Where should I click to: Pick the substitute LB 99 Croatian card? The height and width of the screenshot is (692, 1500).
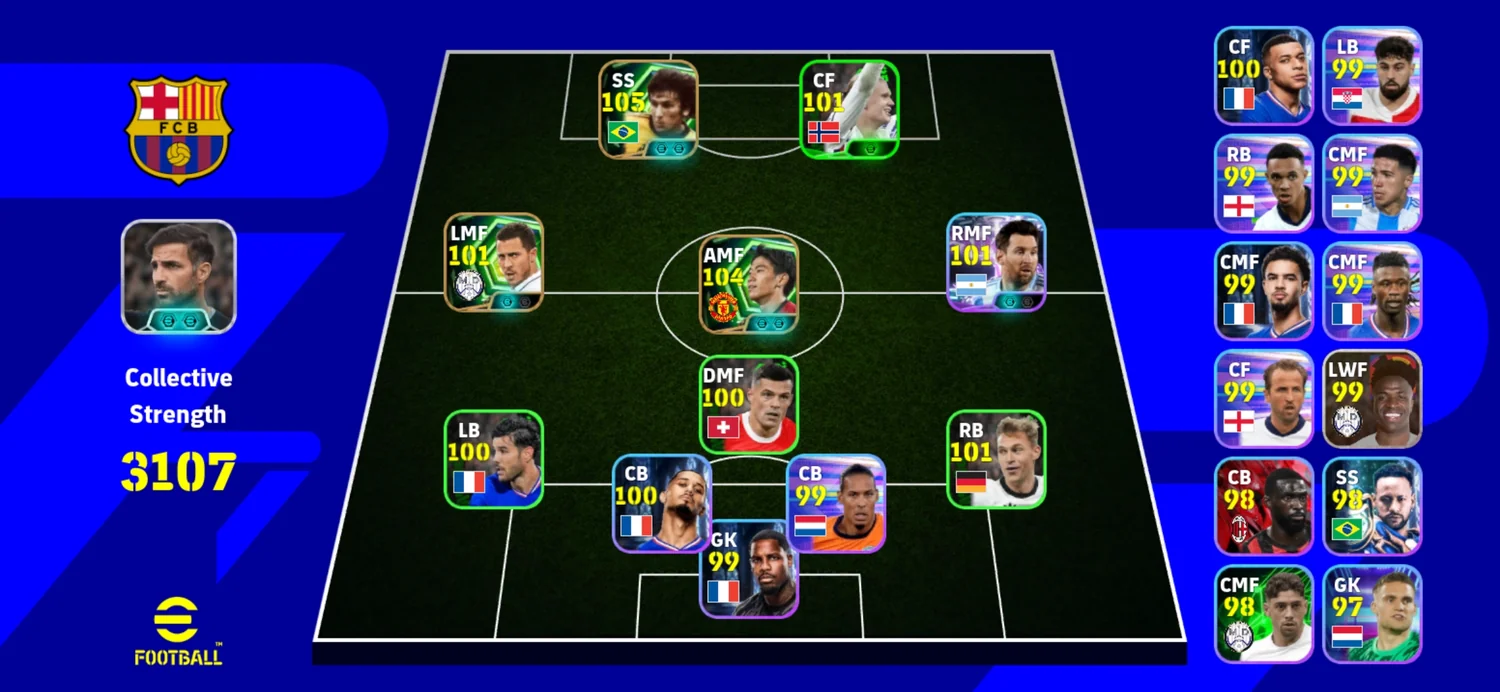1372,75
